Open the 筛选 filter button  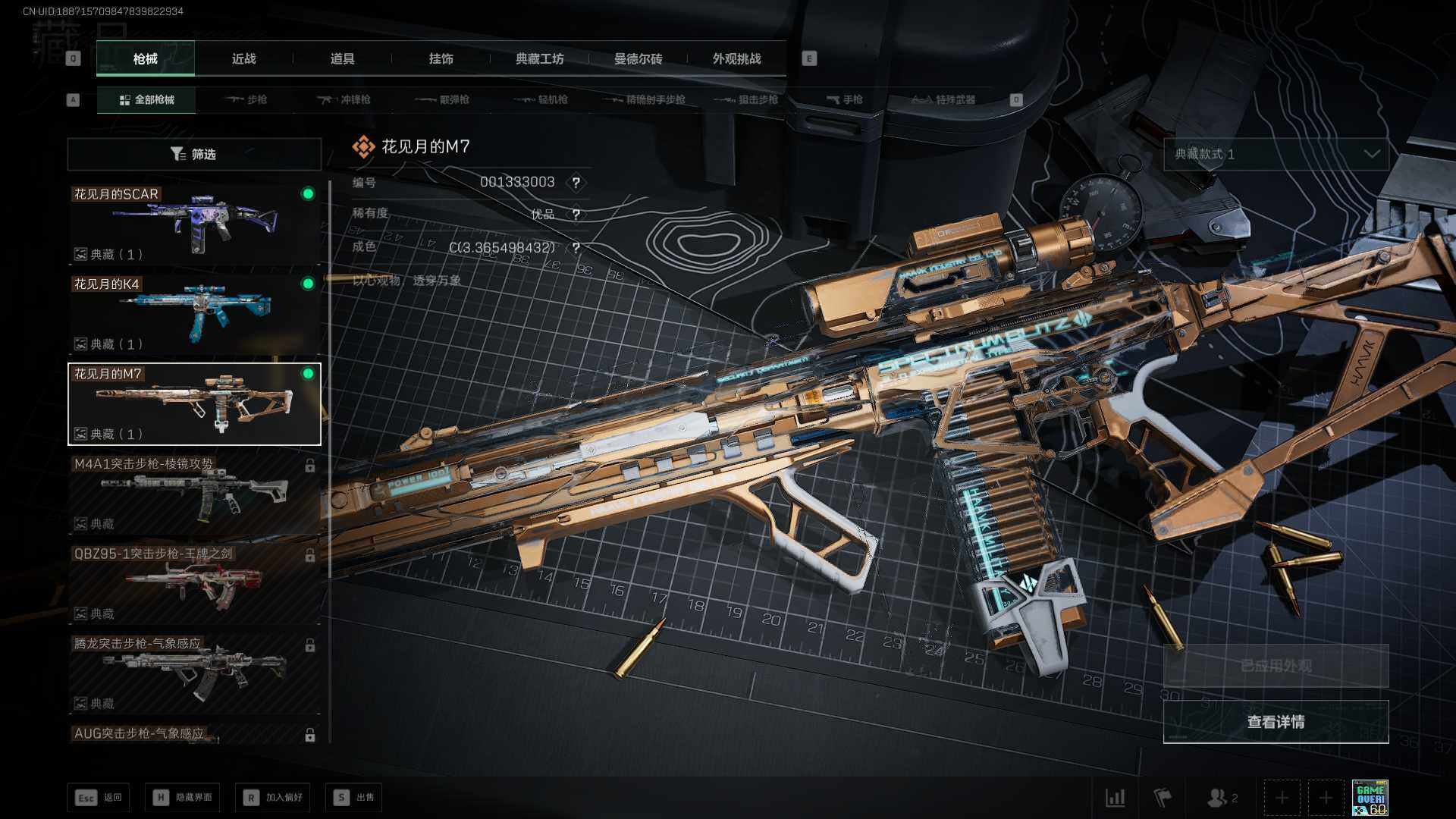click(194, 155)
